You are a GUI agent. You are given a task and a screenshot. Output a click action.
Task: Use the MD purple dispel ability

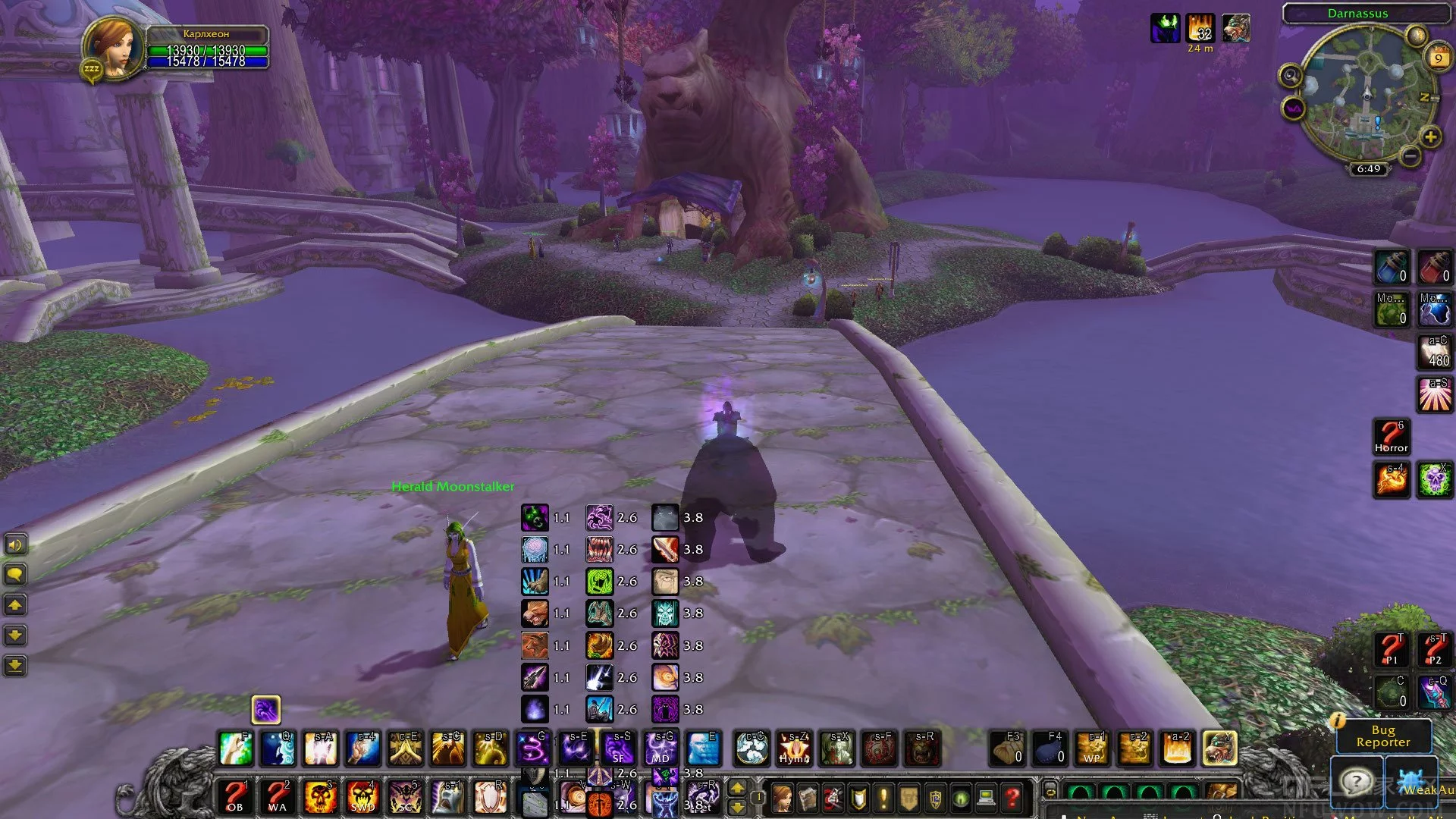click(x=661, y=748)
